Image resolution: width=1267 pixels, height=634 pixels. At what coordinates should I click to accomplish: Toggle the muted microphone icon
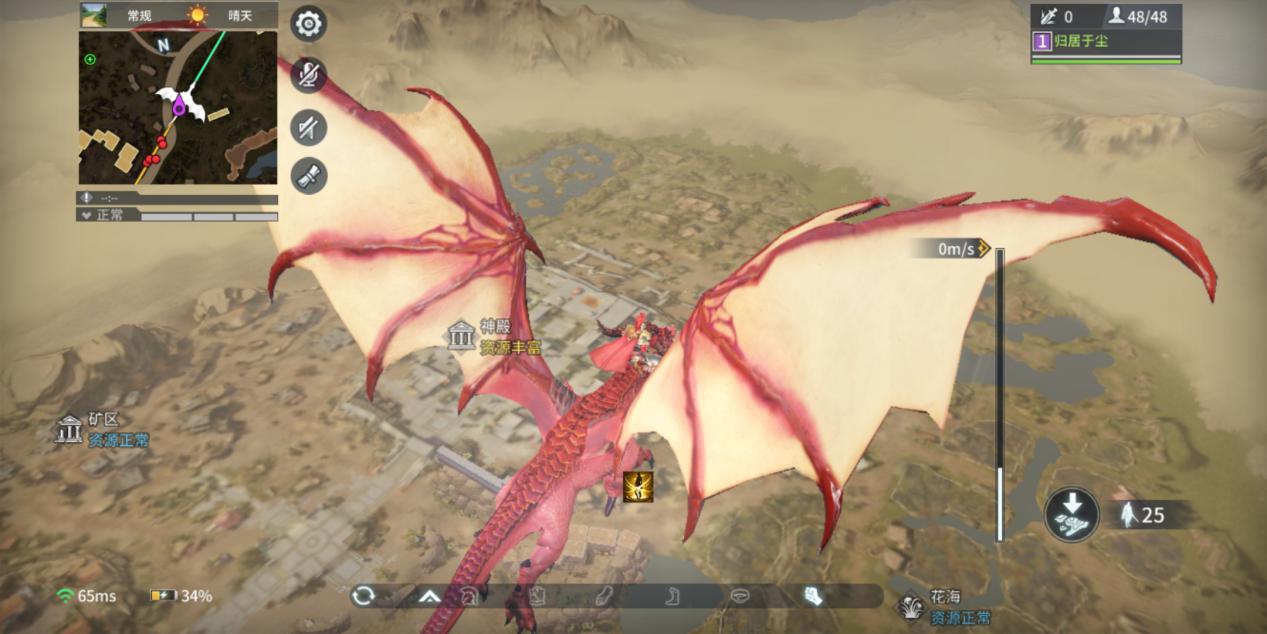[309, 75]
